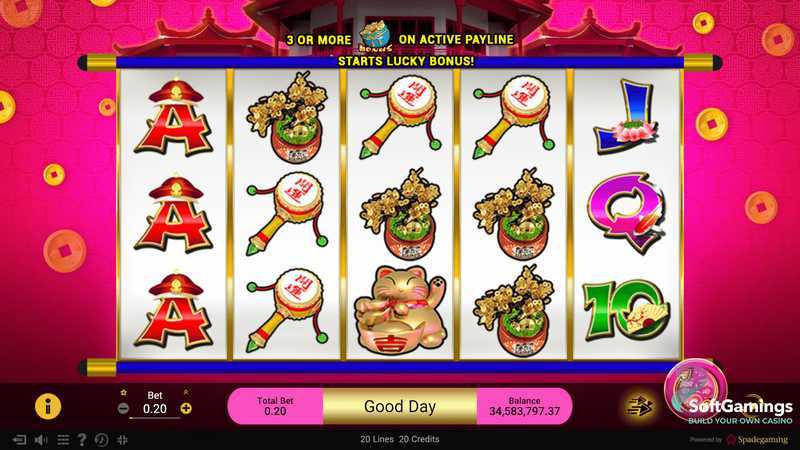Toggle fullscreen with the resize icon
Screen dimensions: 800x450
[x=122, y=439]
